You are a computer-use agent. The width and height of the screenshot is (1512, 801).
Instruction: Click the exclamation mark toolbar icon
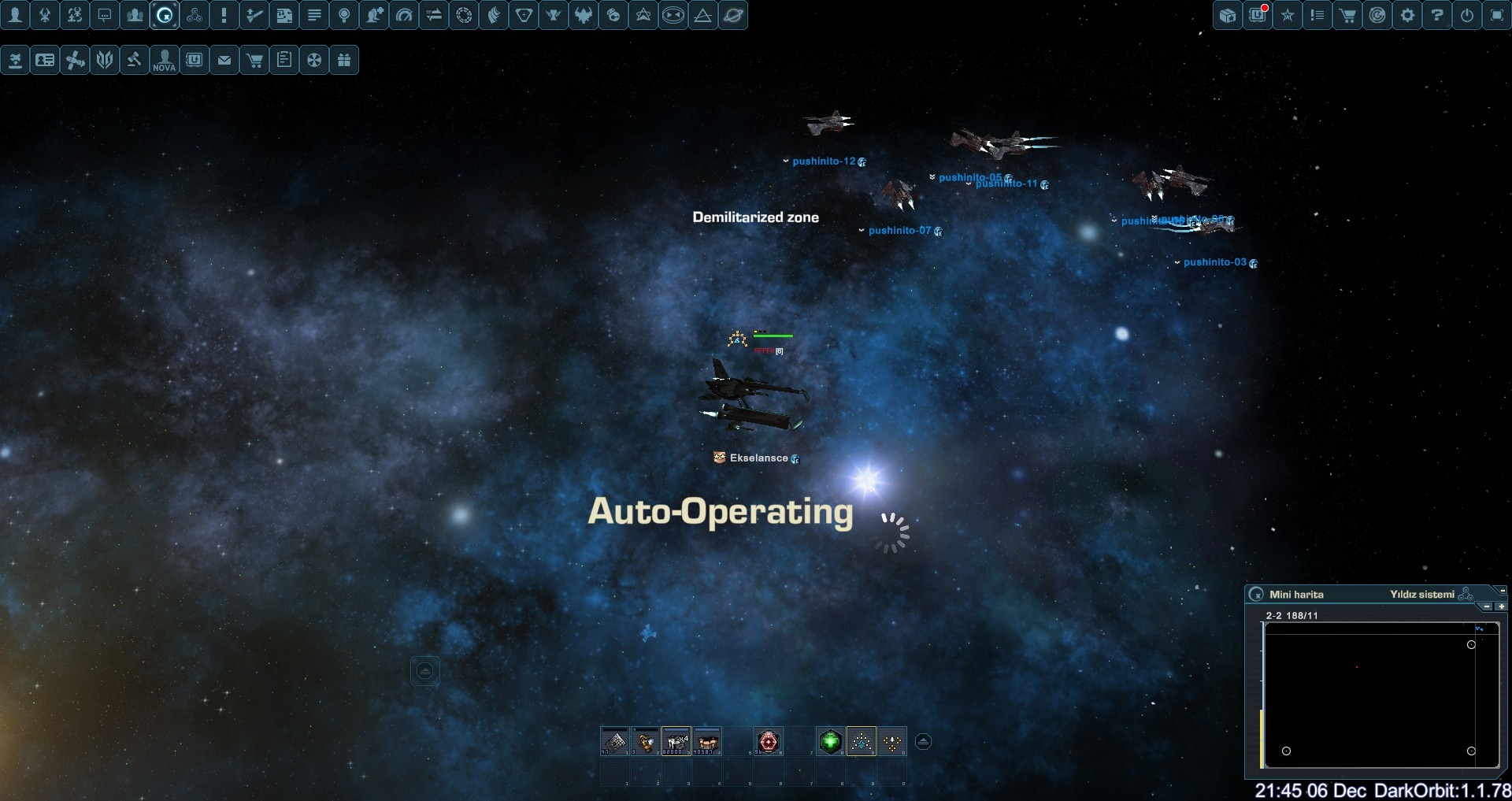coord(224,15)
